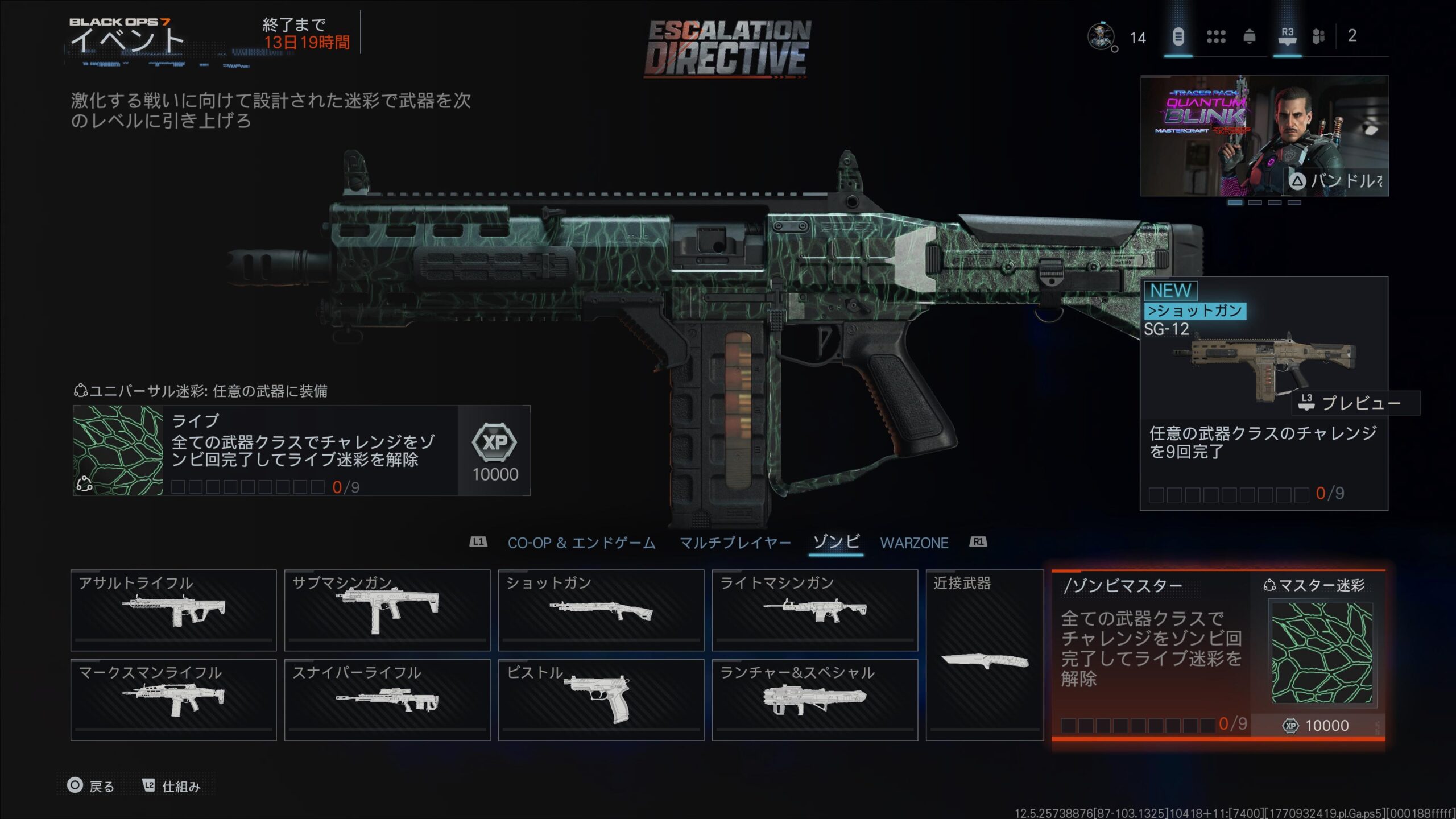Choose the マークスマンライフル tile

(x=173, y=700)
